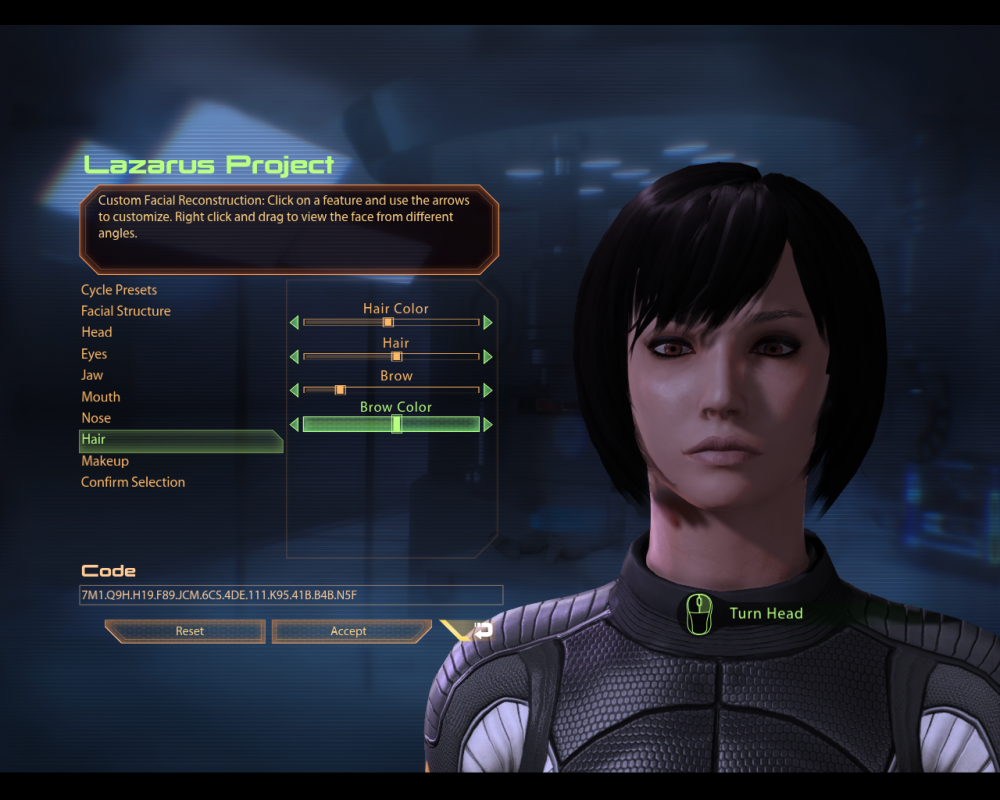The width and height of the screenshot is (1000, 800).
Task: Accept the entered face code
Action: tap(349, 631)
